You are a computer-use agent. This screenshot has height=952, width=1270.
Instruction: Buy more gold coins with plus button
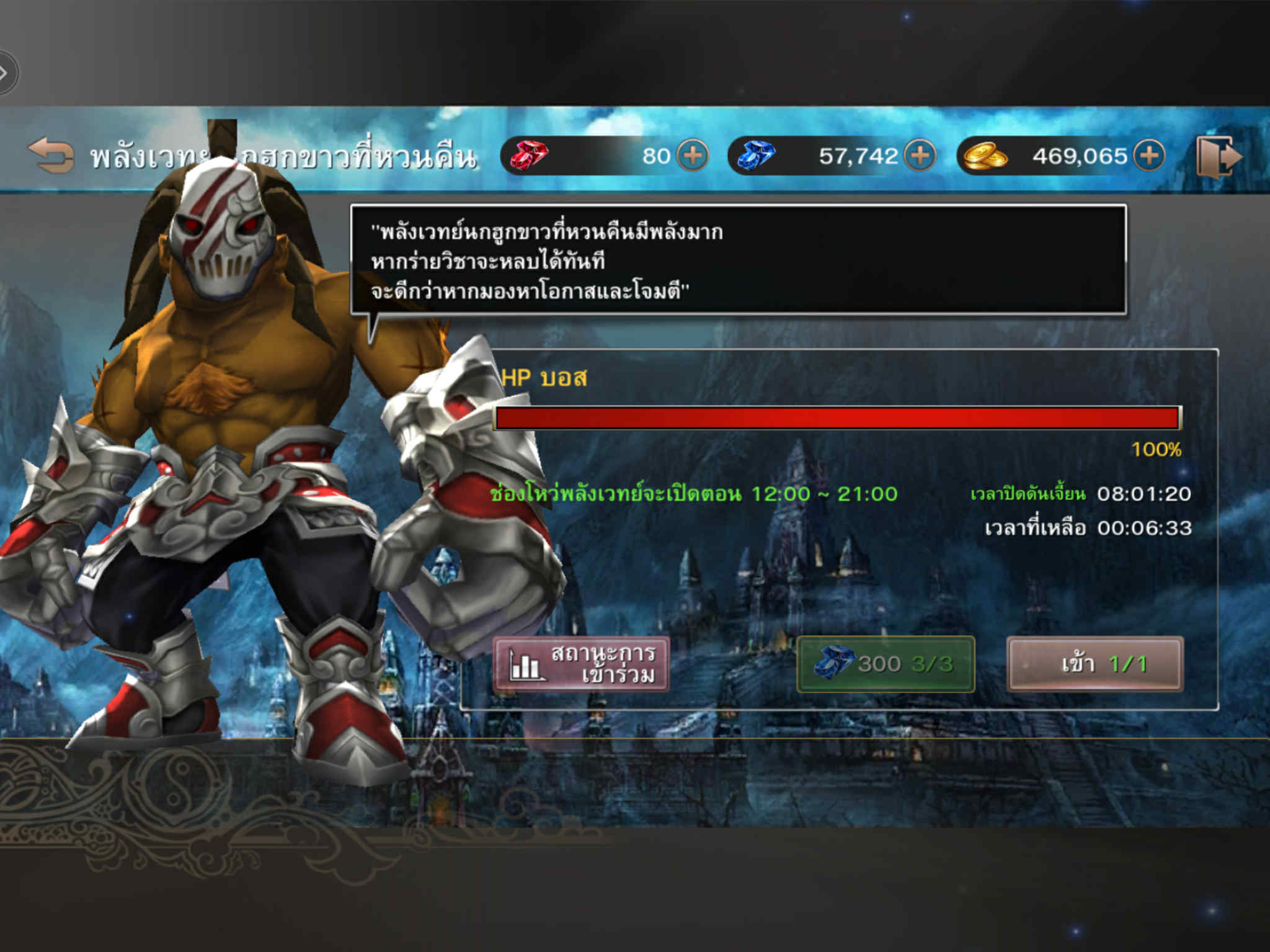(1149, 155)
